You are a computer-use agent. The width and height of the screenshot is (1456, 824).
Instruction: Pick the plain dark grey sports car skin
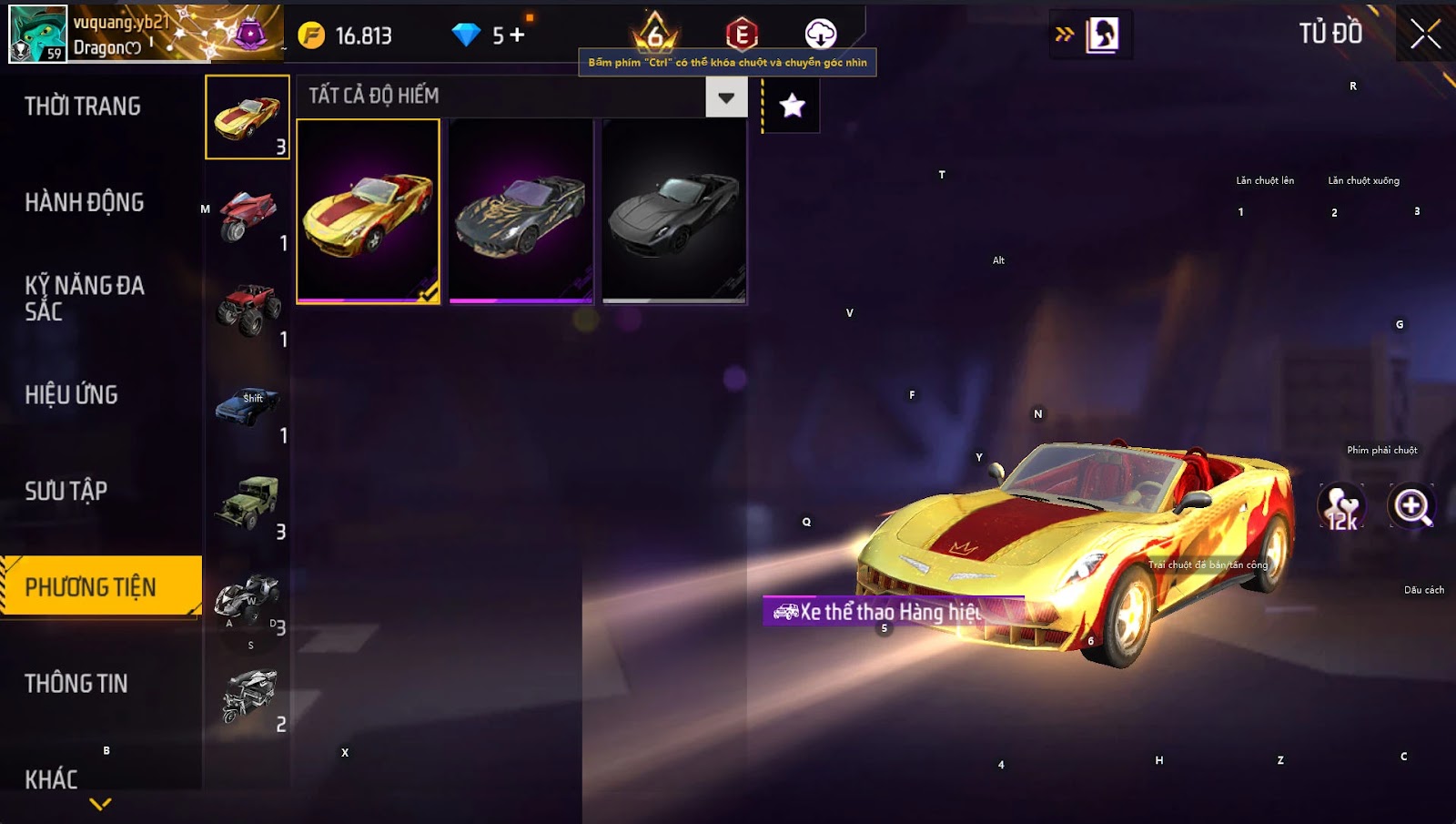[673, 211]
